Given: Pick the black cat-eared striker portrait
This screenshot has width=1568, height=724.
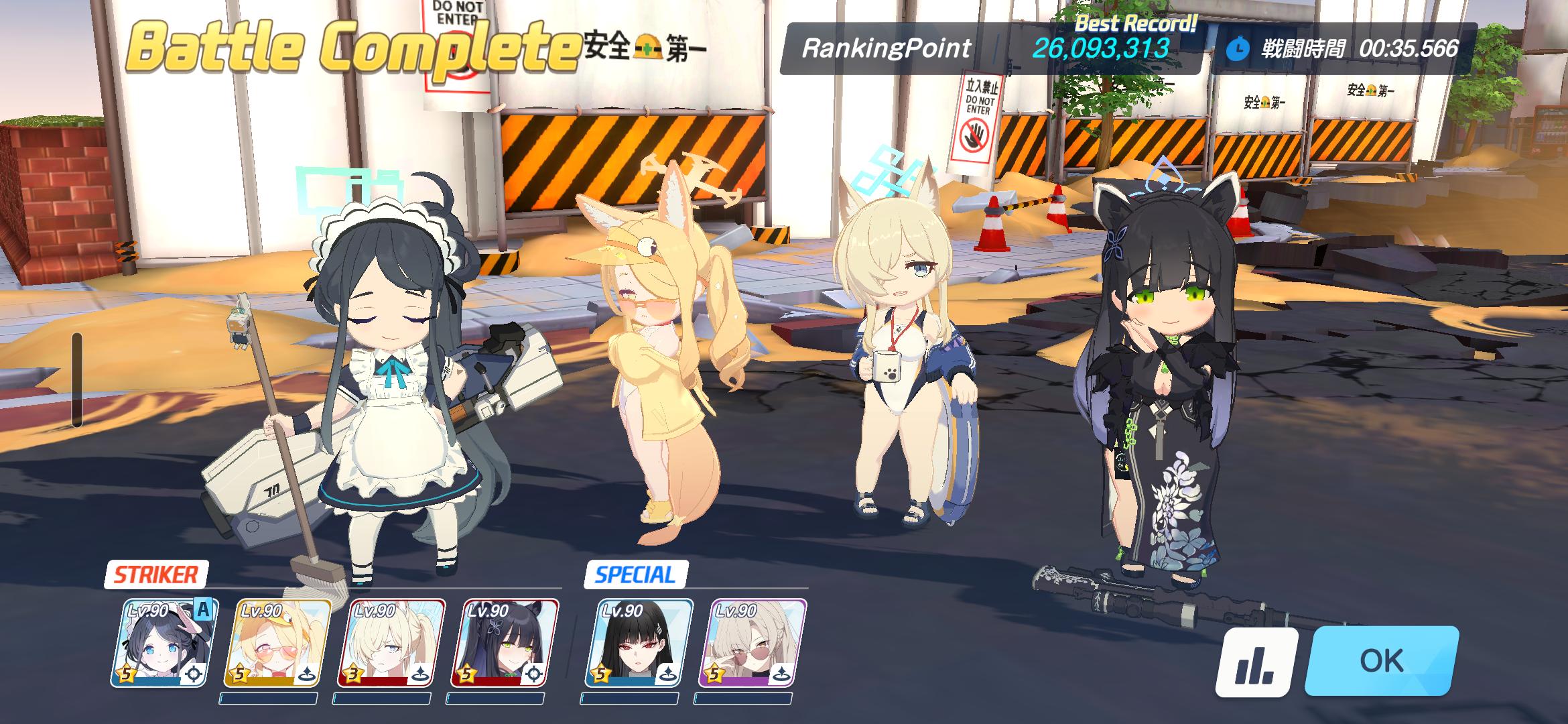Looking at the screenshot, I should pos(510,644).
